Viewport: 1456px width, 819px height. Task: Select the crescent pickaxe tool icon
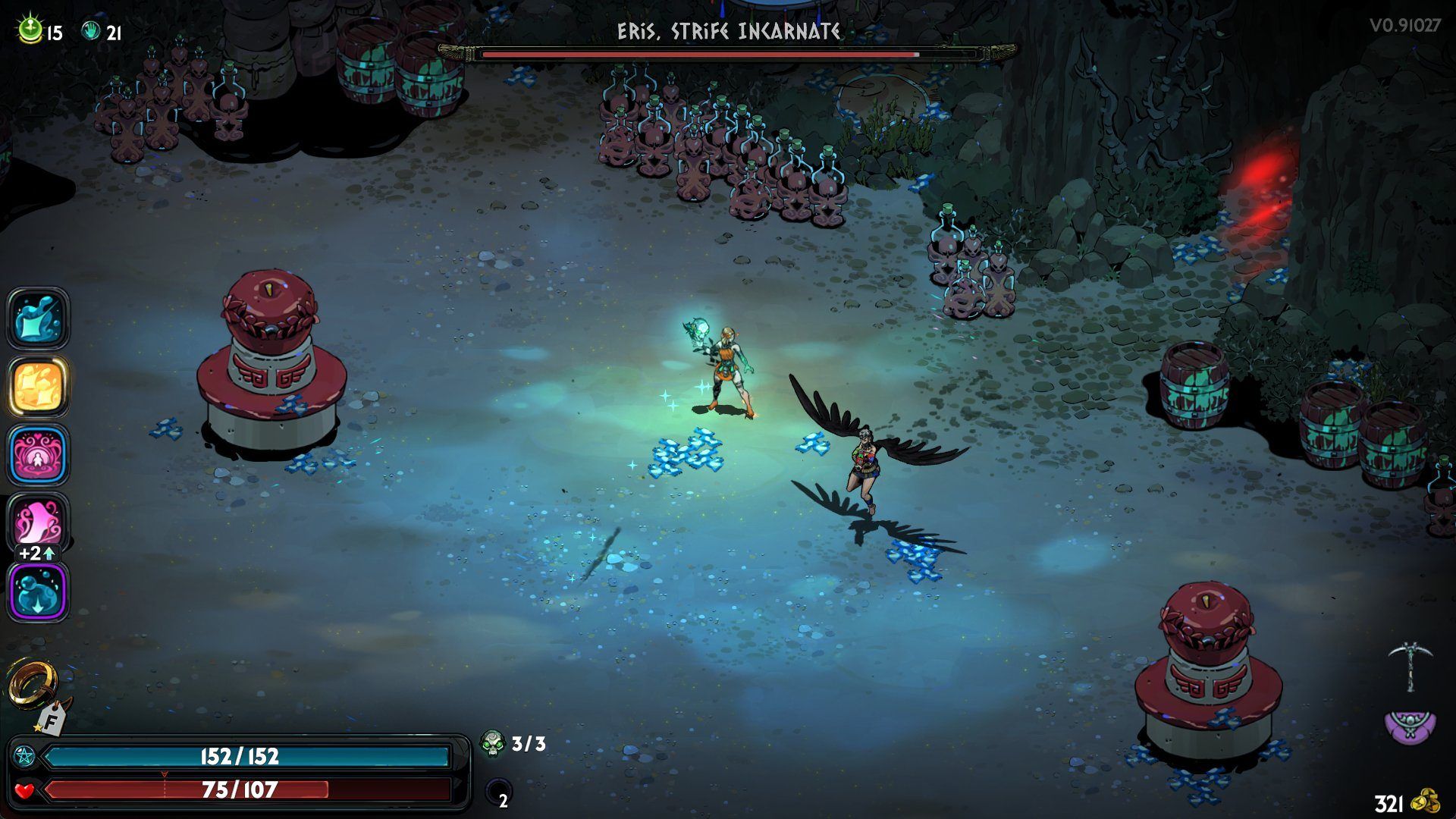pos(1410,665)
